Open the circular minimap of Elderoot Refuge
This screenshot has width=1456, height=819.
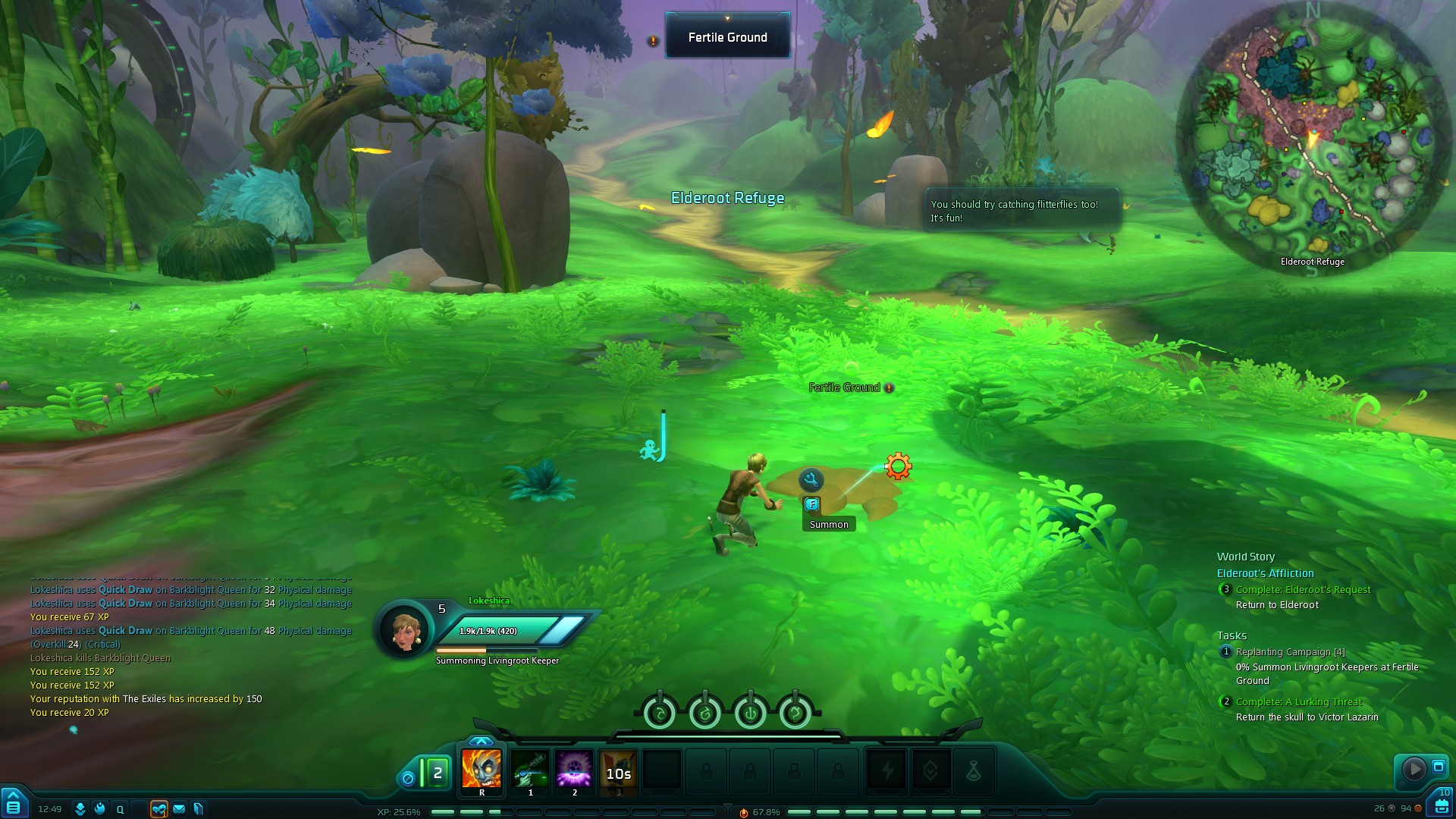point(1312,136)
